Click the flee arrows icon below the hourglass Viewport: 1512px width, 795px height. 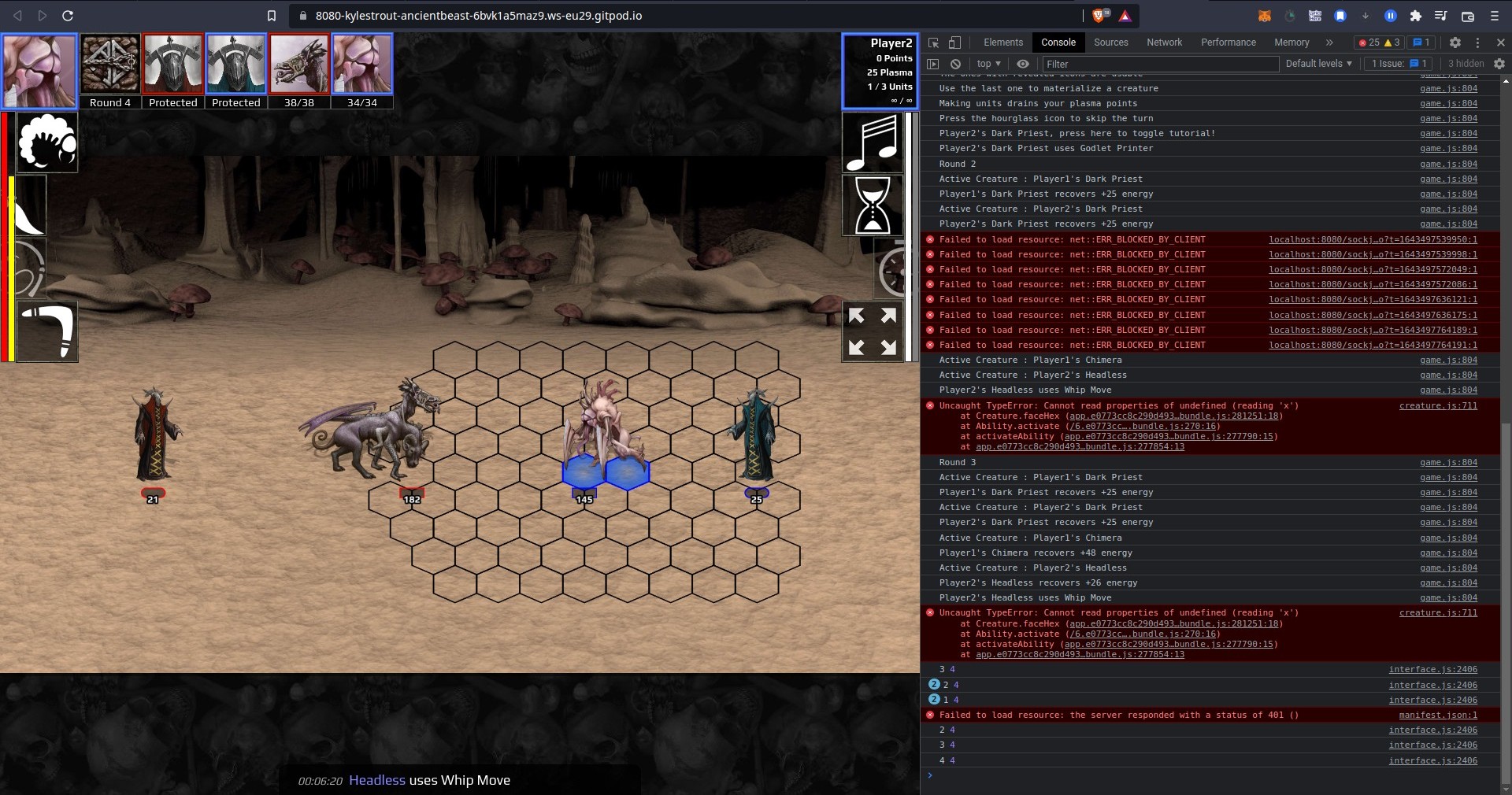pos(872,331)
